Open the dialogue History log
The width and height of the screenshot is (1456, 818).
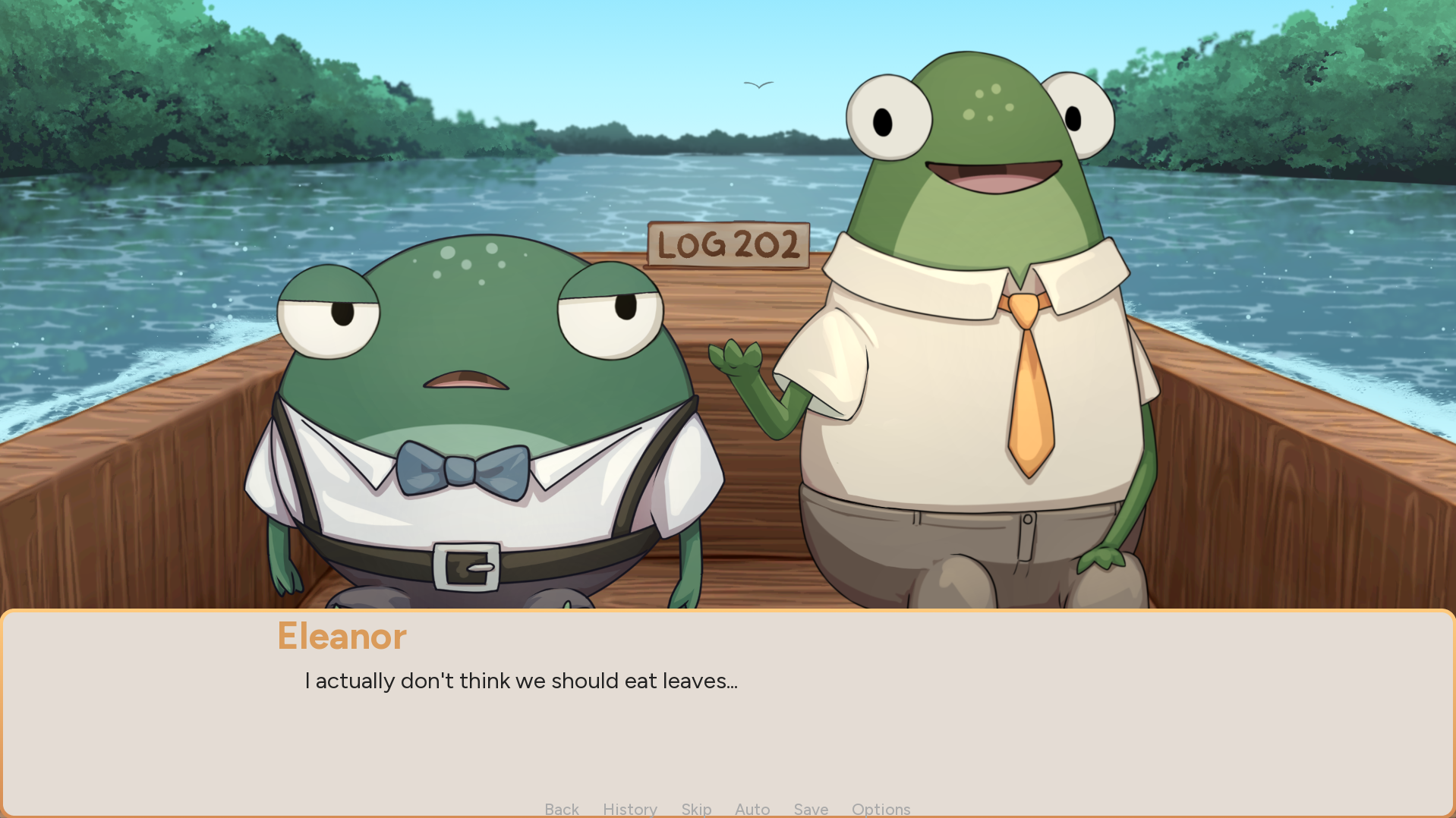click(630, 809)
